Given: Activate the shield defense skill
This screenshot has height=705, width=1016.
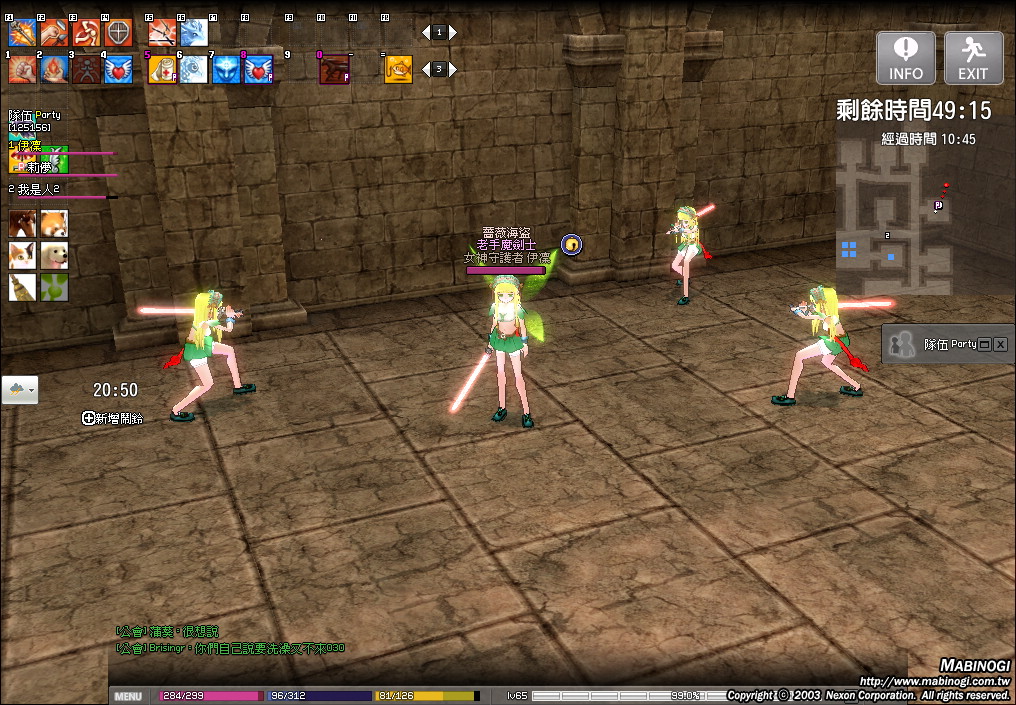Looking at the screenshot, I should tap(118, 34).
